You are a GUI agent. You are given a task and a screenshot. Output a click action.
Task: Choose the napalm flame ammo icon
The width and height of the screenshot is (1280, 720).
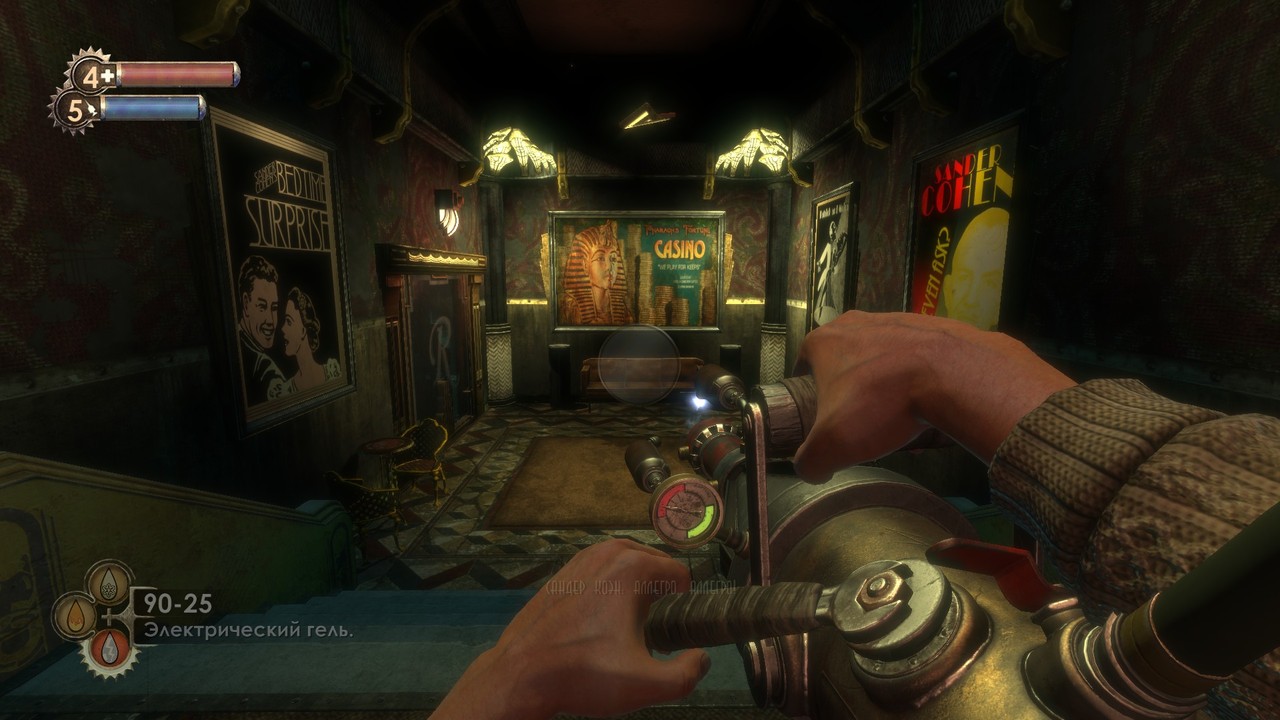pyautogui.click(x=75, y=614)
